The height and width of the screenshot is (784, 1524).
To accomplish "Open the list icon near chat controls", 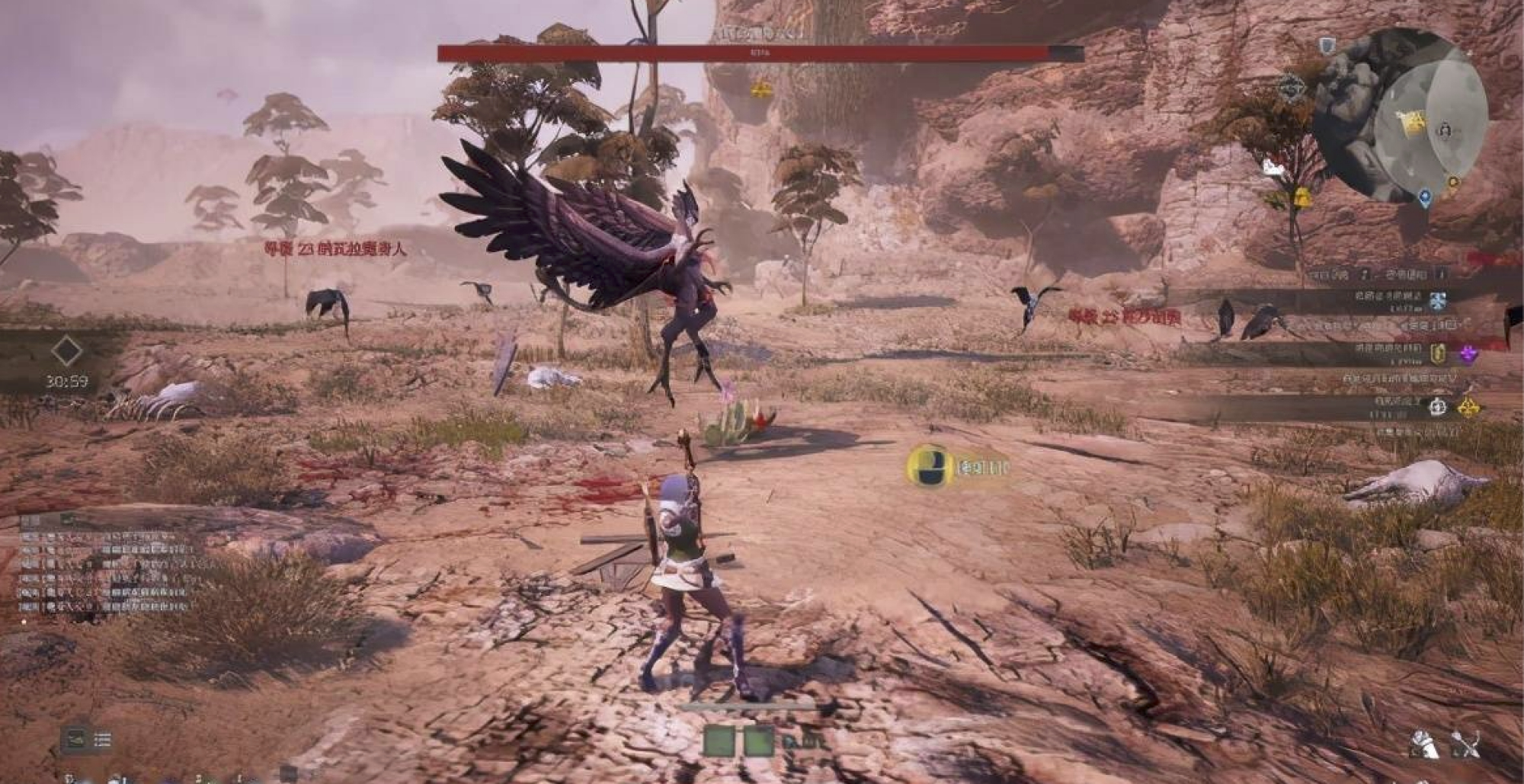I will (102, 739).
